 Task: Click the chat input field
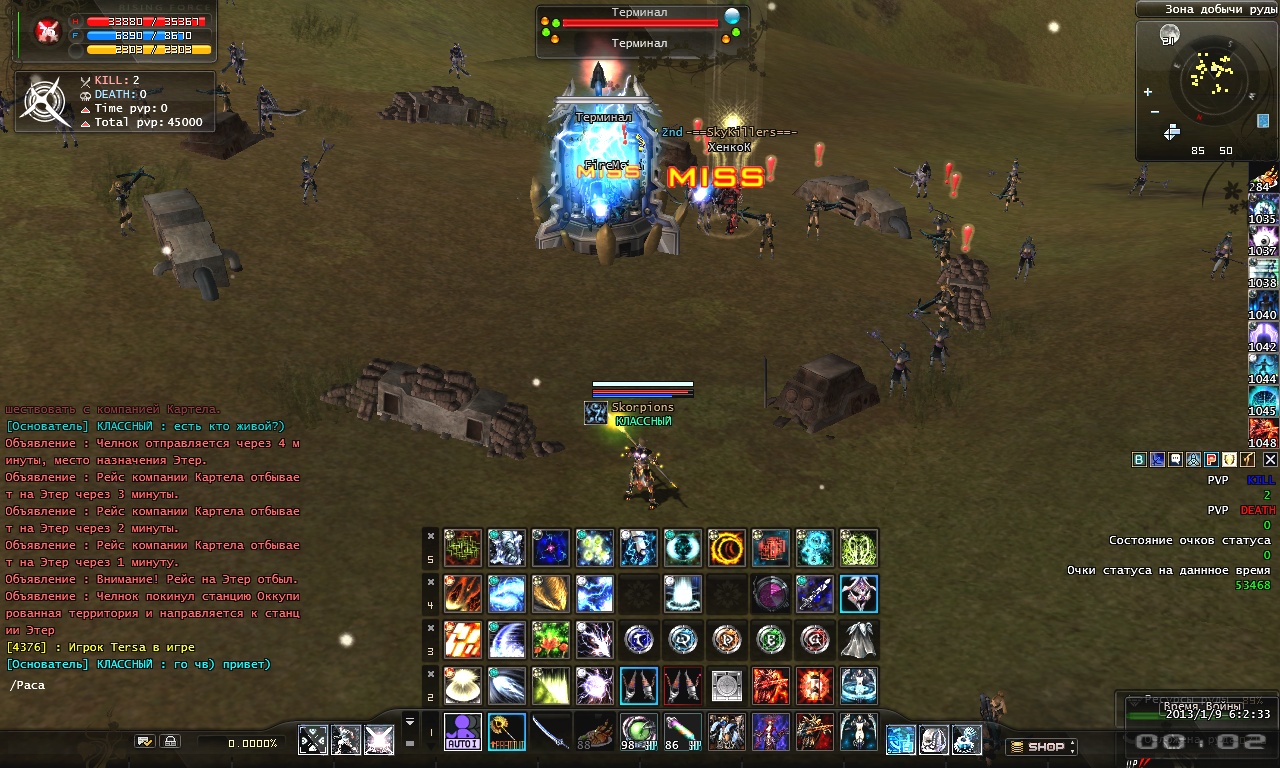click(x=150, y=685)
